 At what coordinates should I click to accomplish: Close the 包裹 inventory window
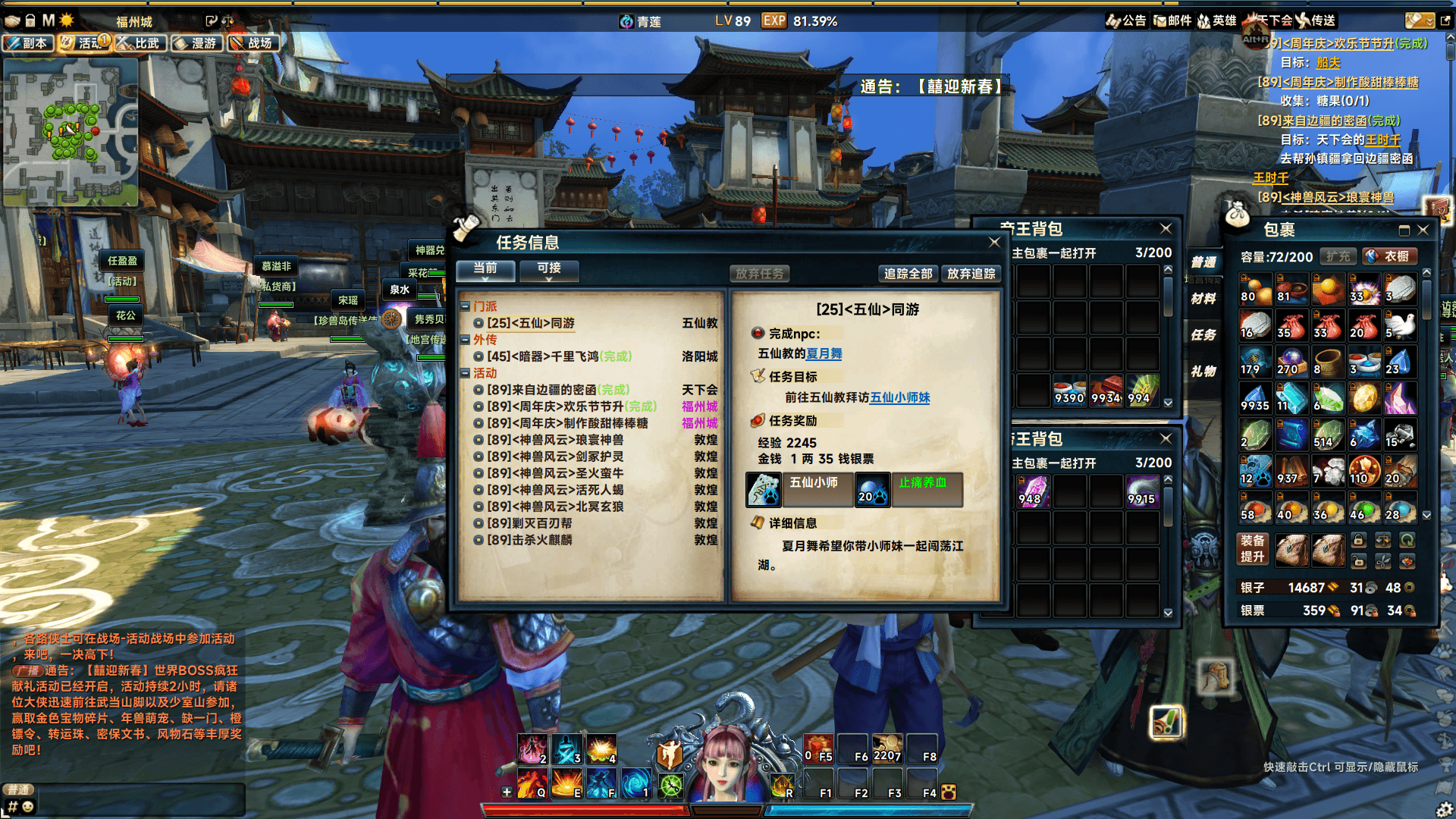[1423, 230]
